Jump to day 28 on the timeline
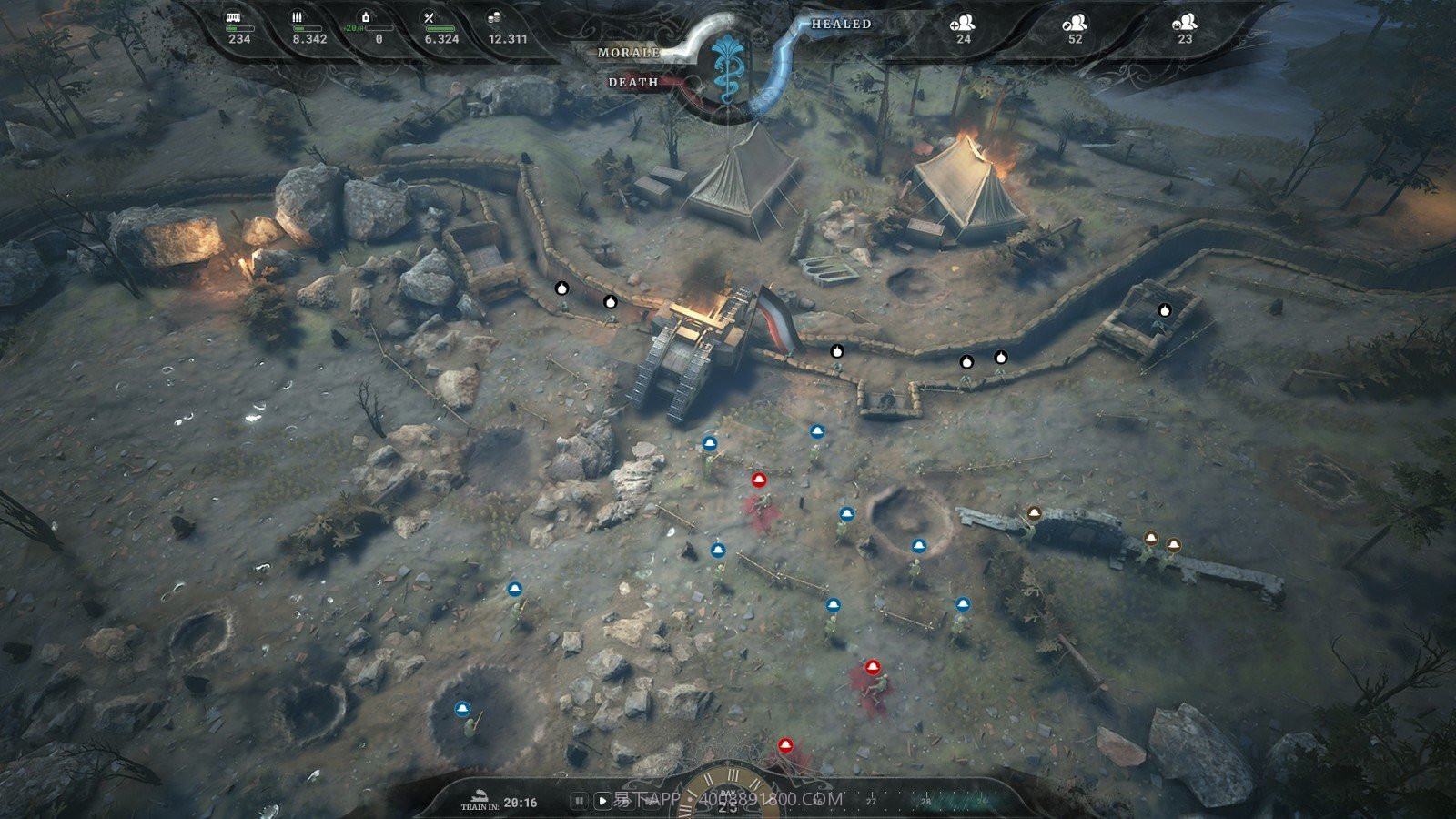The height and width of the screenshot is (819, 1456). [x=926, y=801]
